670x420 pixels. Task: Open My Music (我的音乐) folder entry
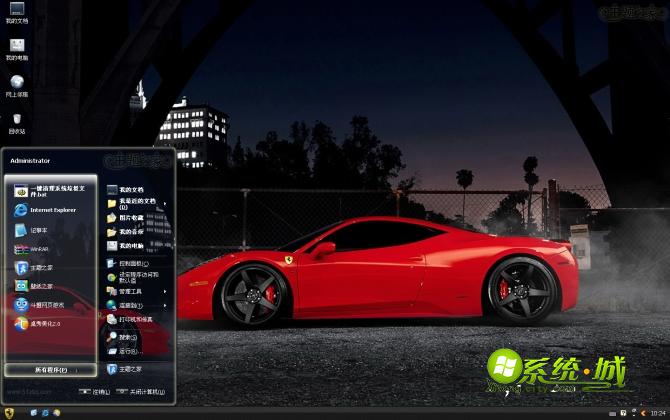[x=129, y=231]
